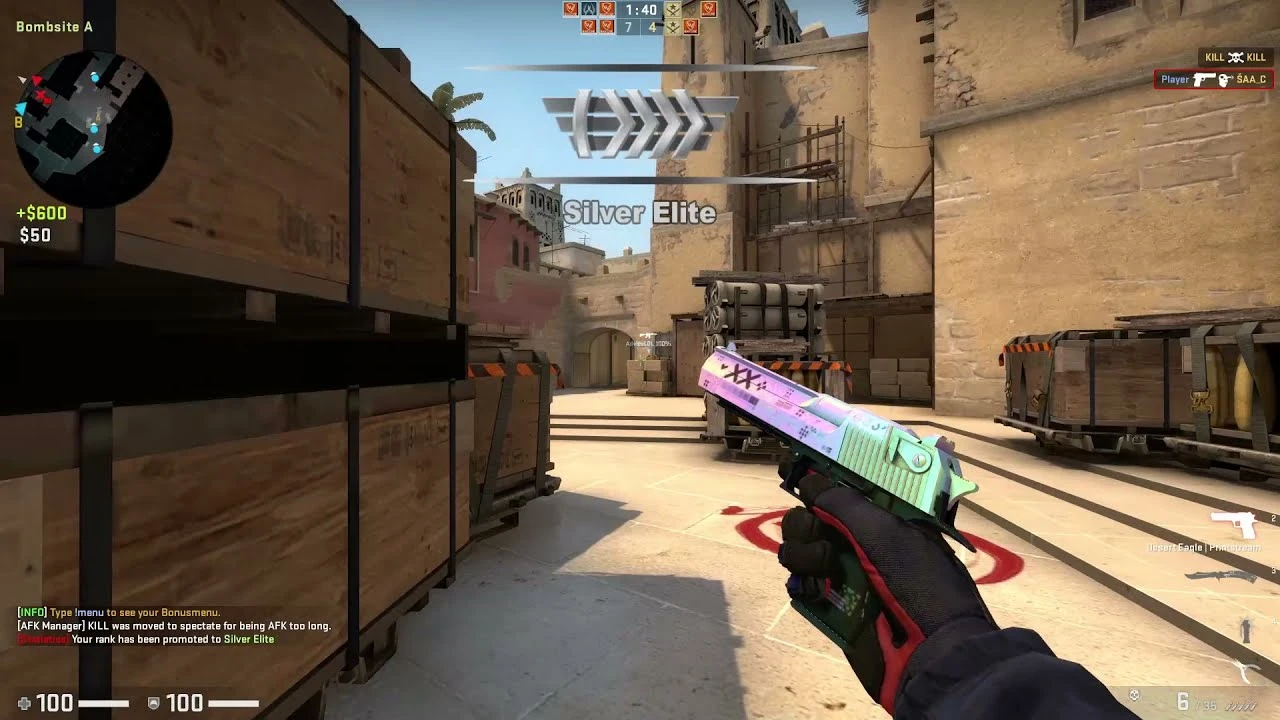Click the Terrorist faction avatar on the scoreboard
1280x720 pixels.
[x=570, y=9]
